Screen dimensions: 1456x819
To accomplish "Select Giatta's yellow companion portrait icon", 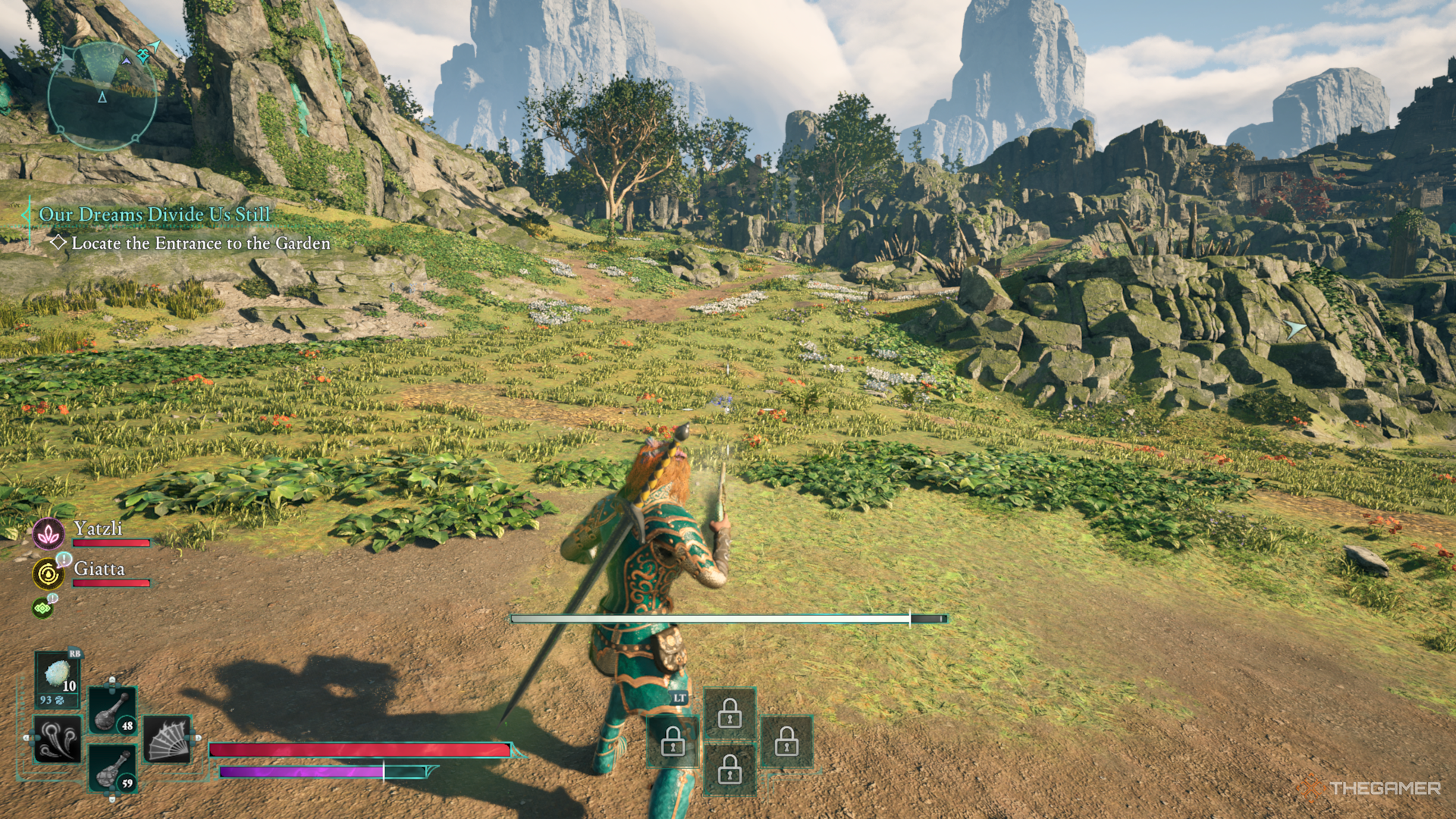I will coord(49,574).
